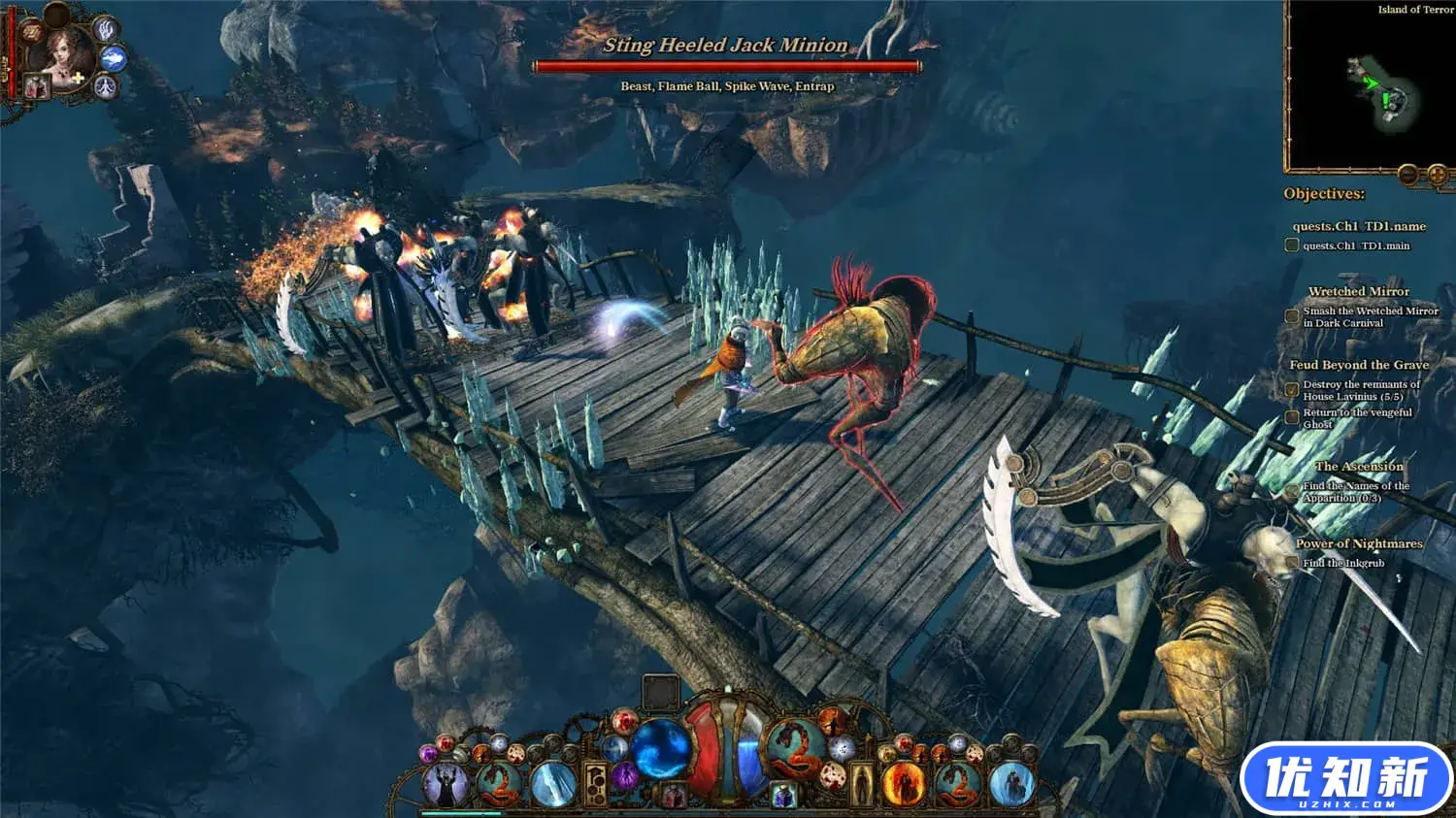The width and height of the screenshot is (1456, 818).
Task: Open the Feud Beyond the Grave quest
Action: click(1358, 365)
